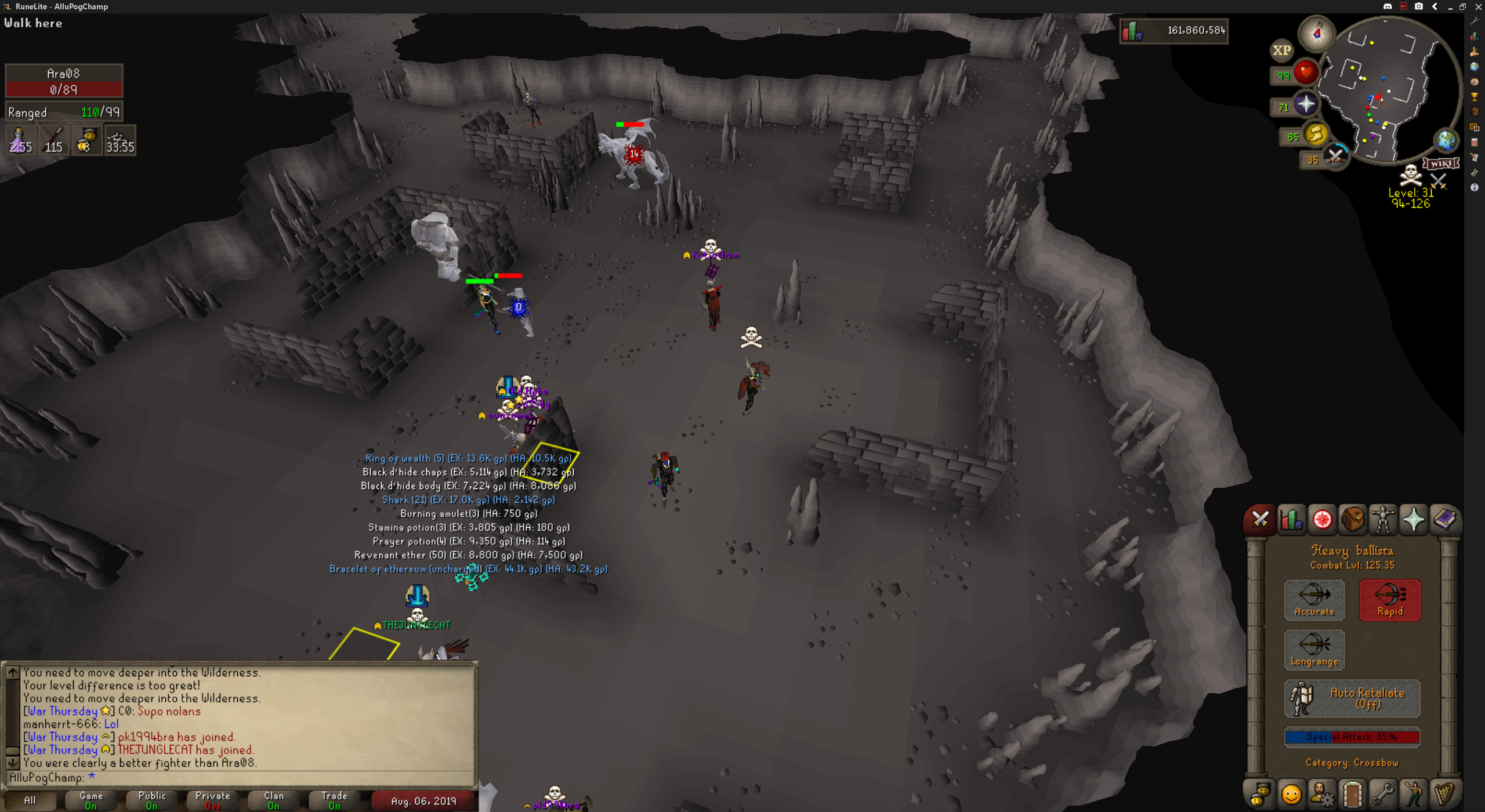Viewport: 1485px width, 812px height.
Task: Open the wrench settings tab
Action: pos(1383,793)
